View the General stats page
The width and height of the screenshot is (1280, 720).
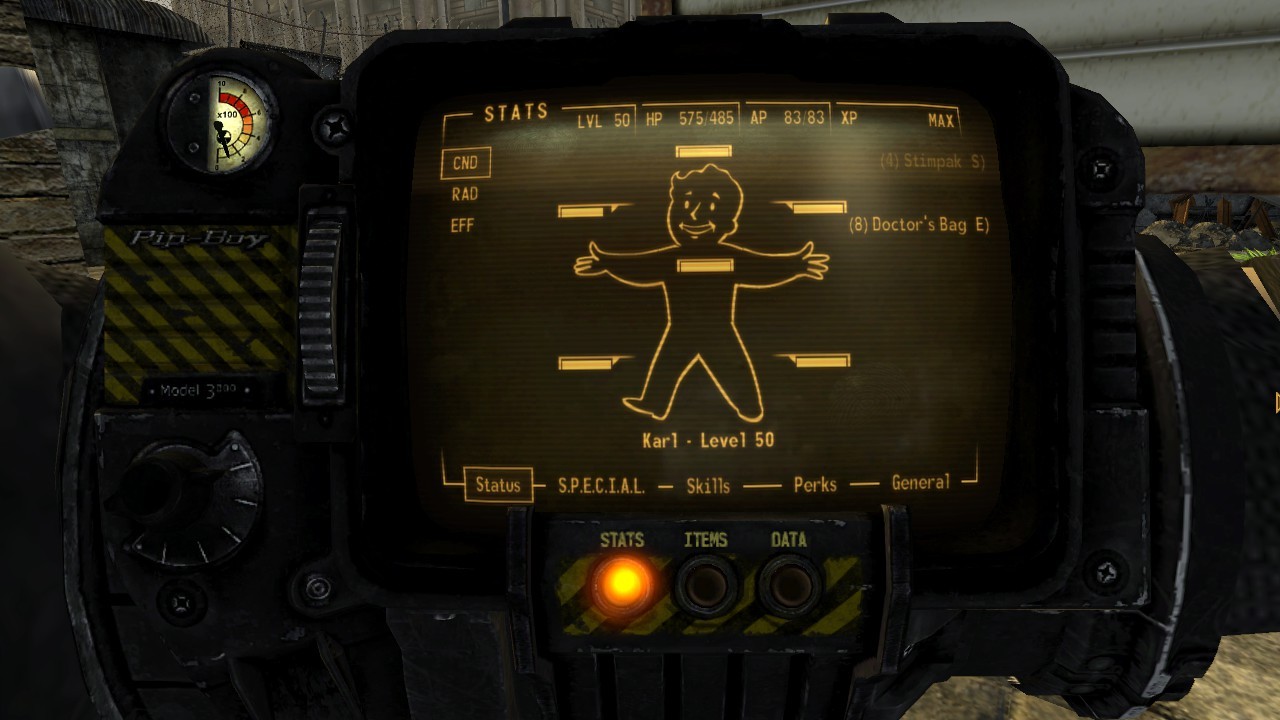[x=922, y=484]
